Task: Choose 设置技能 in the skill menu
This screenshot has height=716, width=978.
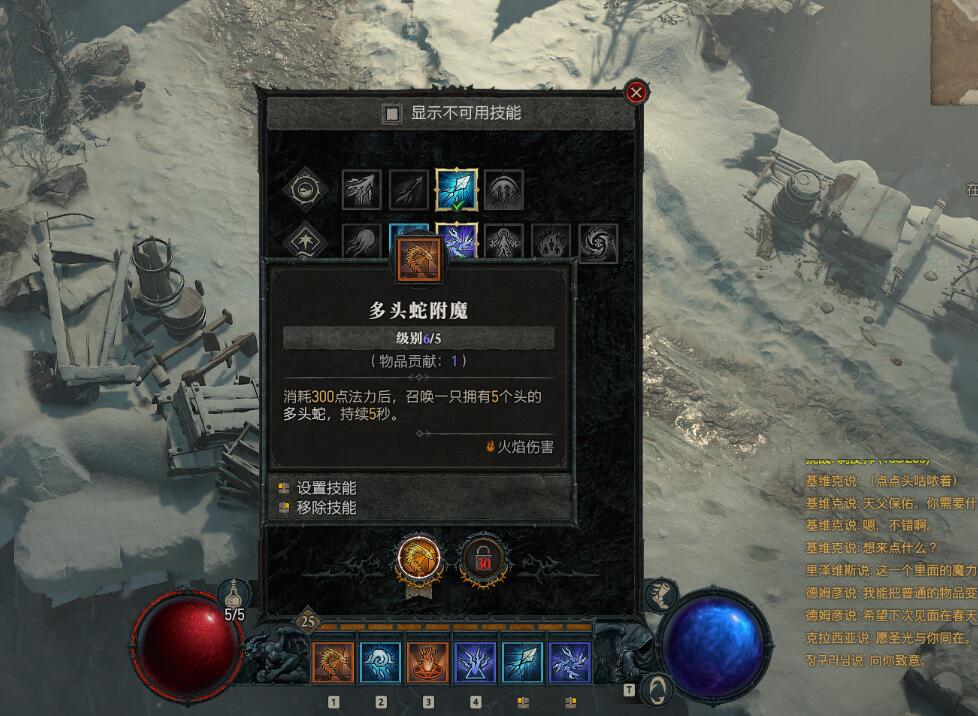Action: pyautogui.click(x=326, y=488)
